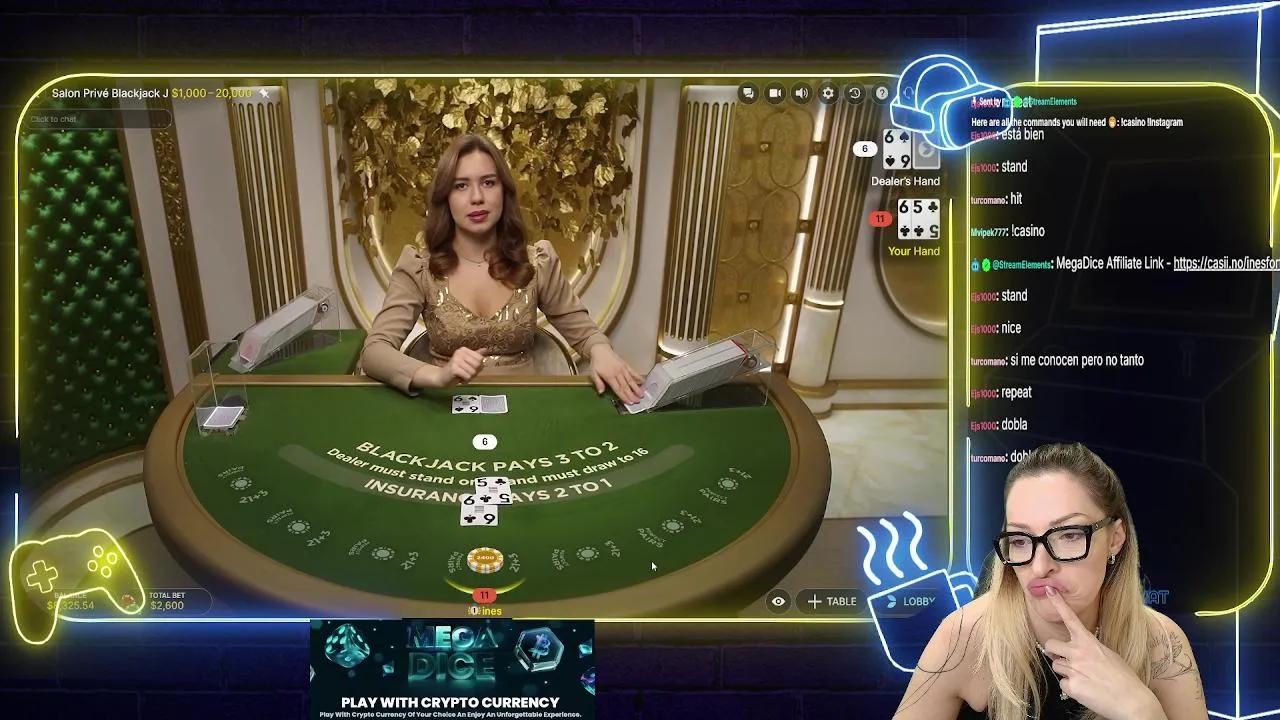Open the sound volume settings icon
Image resolution: width=1280 pixels, height=720 pixels.
[x=801, y=94]
